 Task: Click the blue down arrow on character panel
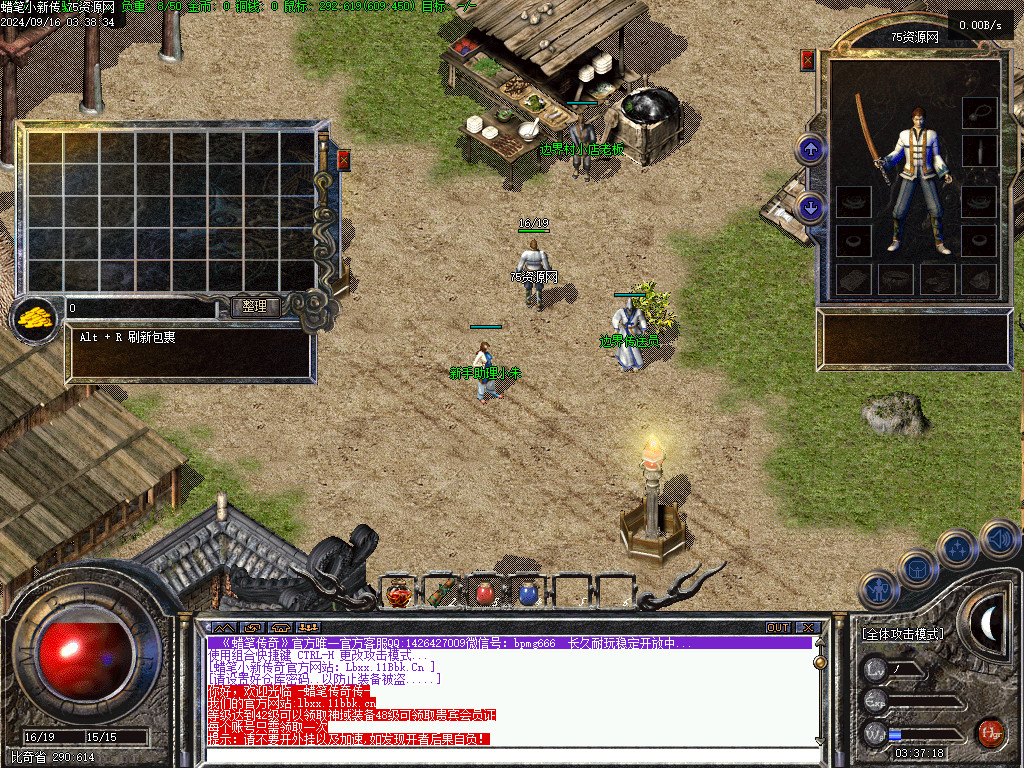810,207
